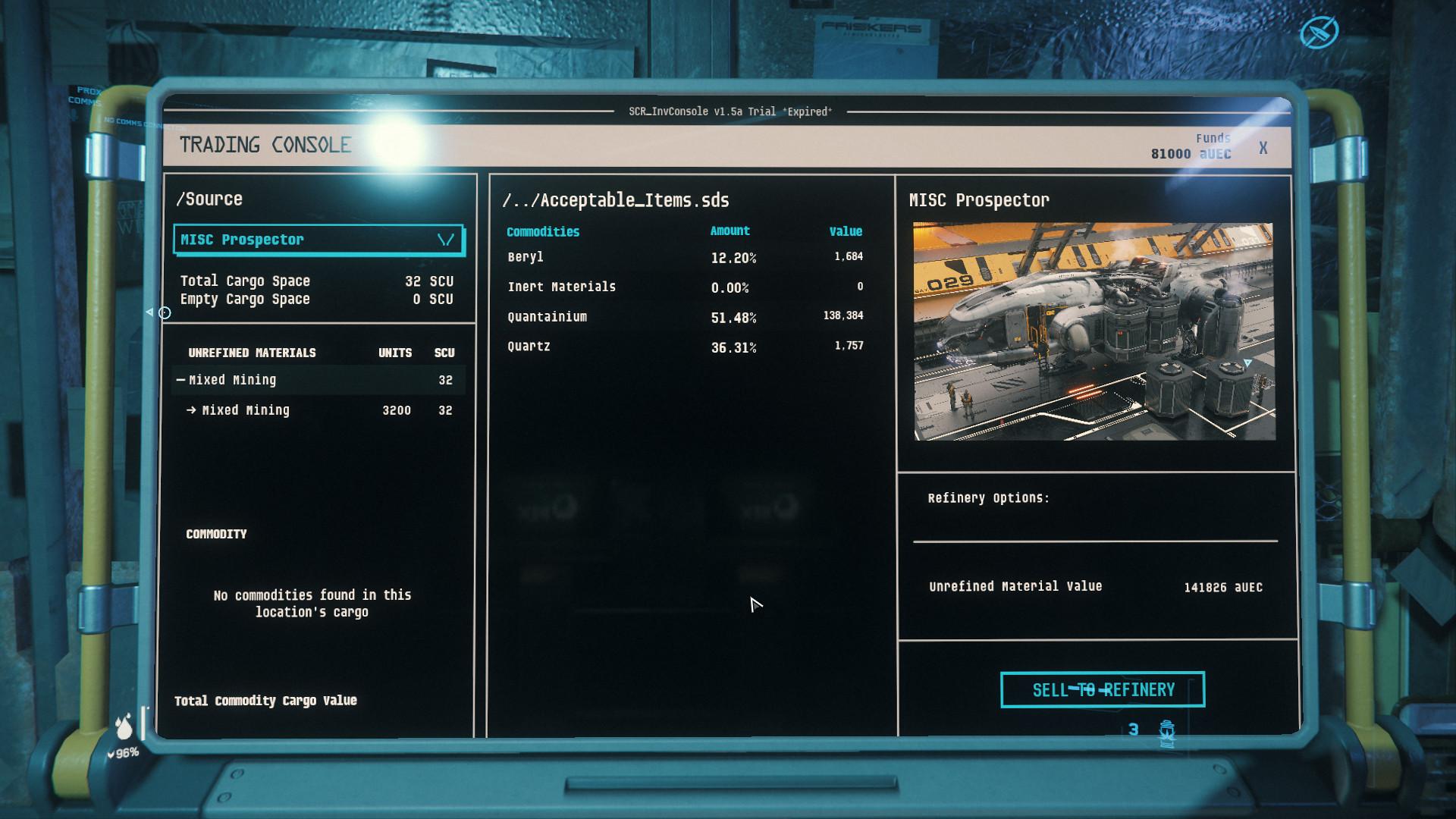Select the spray canister icon near refinery button
The image size is (1456, 819).
coord(1166,730)
